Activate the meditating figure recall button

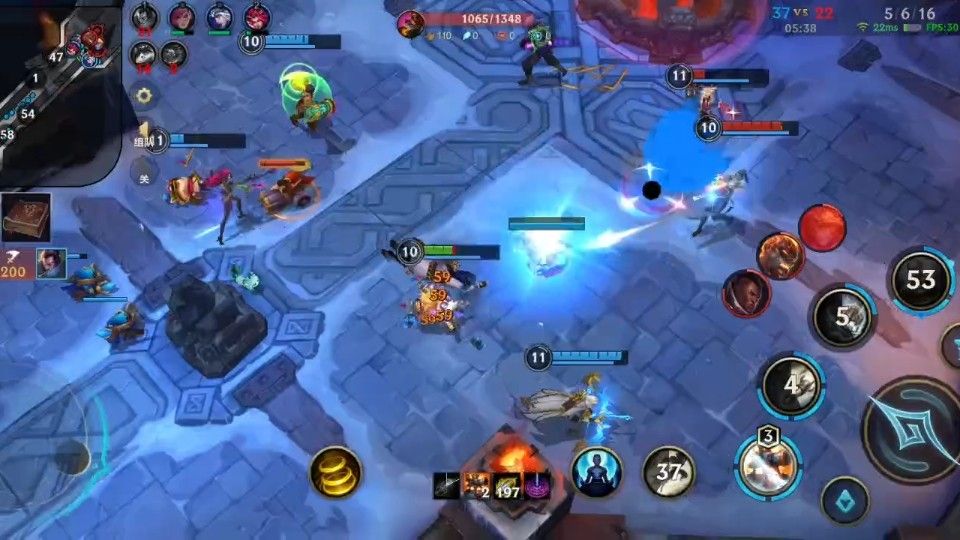tap(596, 470)
